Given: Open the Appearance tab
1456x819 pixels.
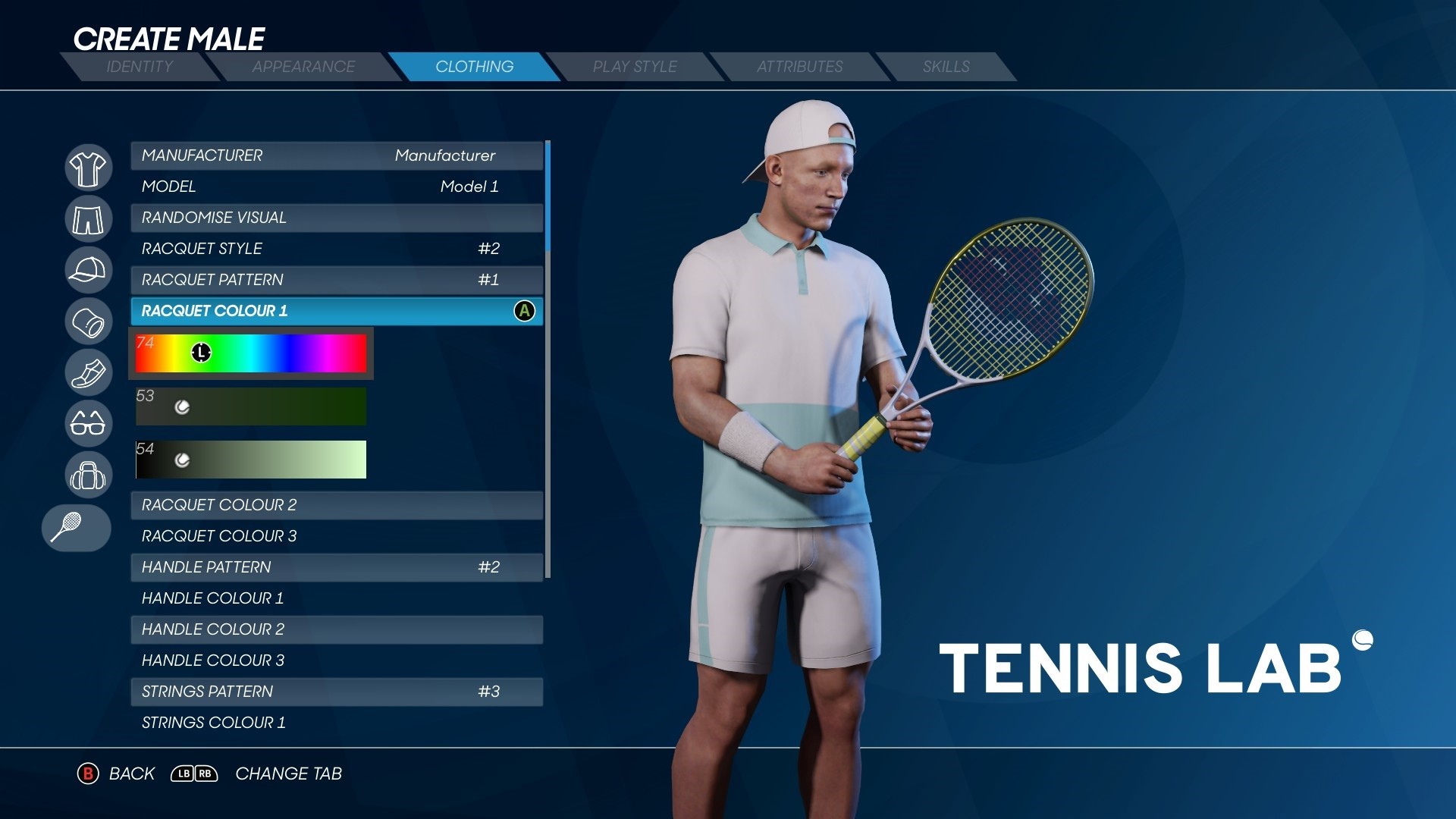Looking at the screenshot, I should pyautogui.click(x=303, y=67).
